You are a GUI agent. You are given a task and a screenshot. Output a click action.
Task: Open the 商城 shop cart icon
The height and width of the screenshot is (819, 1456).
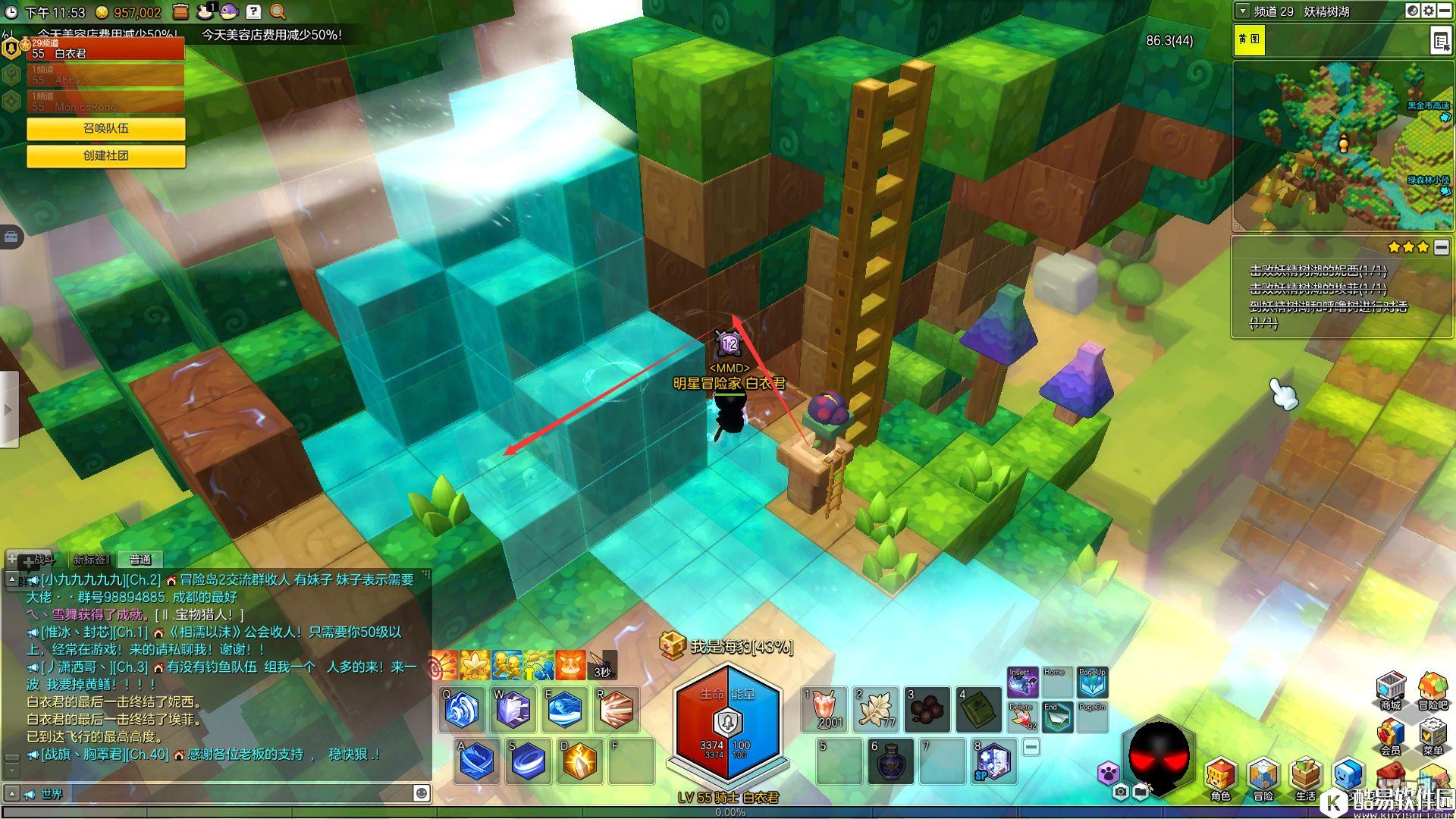[x=1390, y=689]
